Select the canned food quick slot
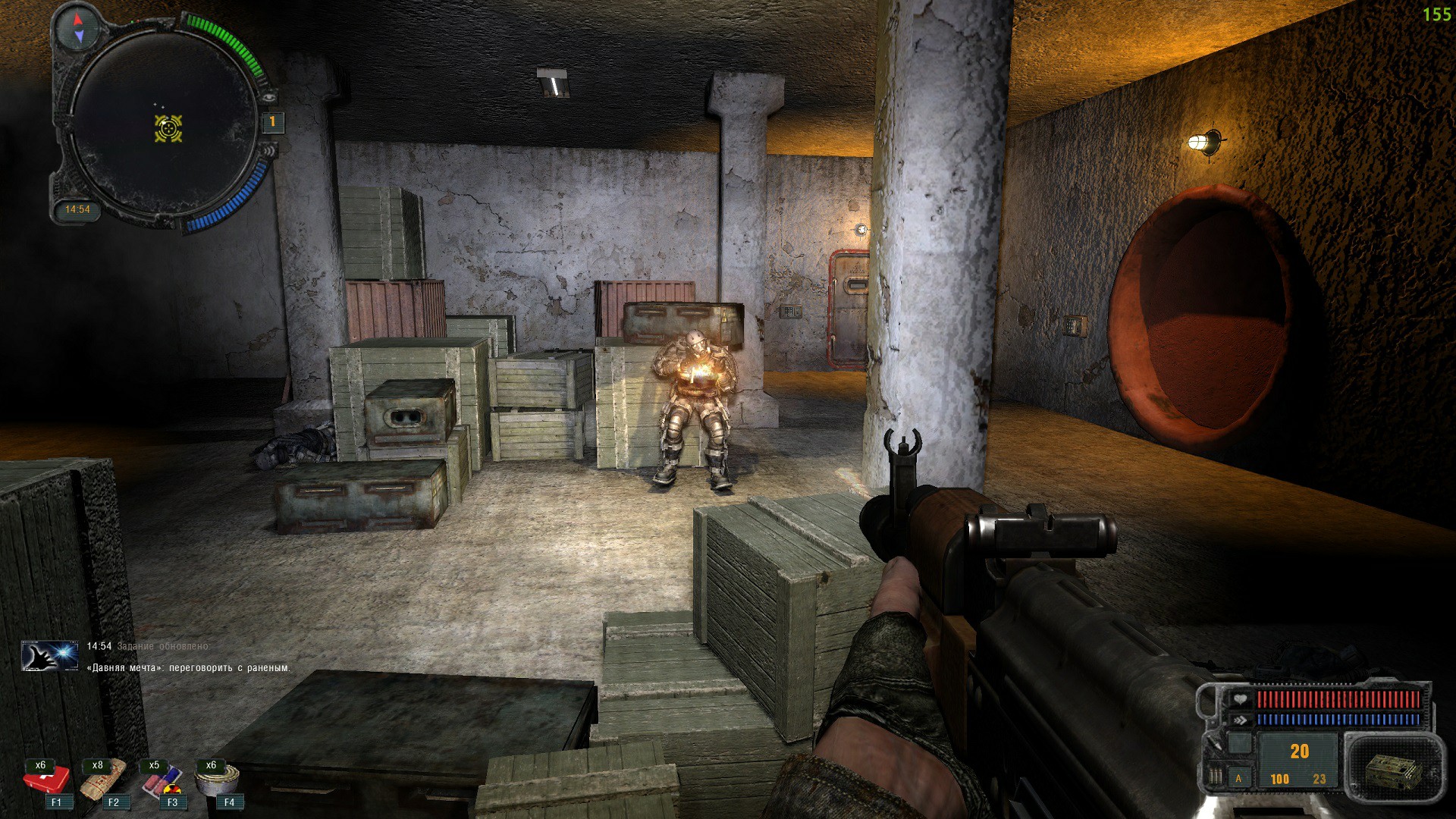 point(218,779)
